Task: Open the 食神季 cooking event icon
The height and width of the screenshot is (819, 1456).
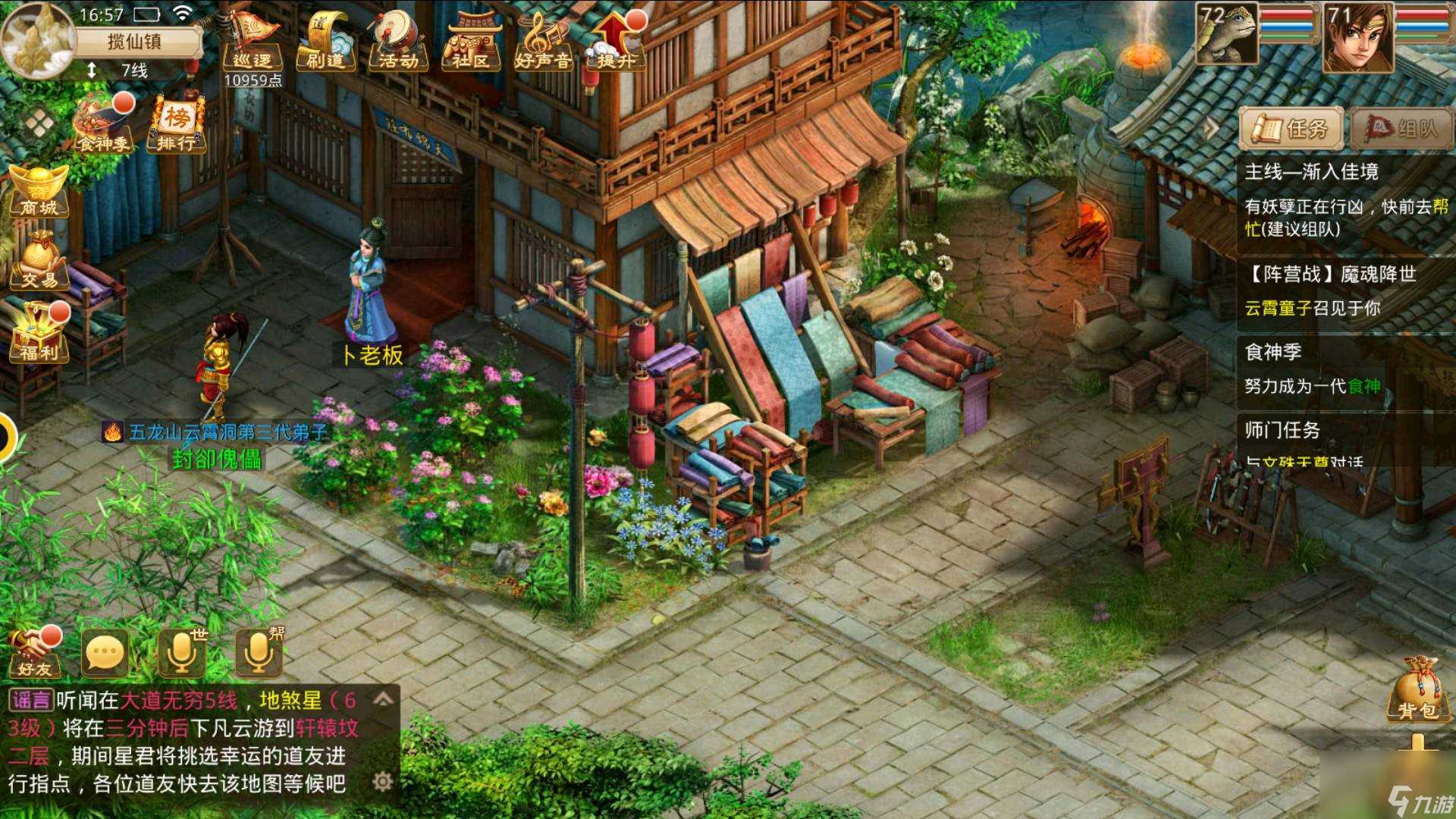Action: coord(102,121)
